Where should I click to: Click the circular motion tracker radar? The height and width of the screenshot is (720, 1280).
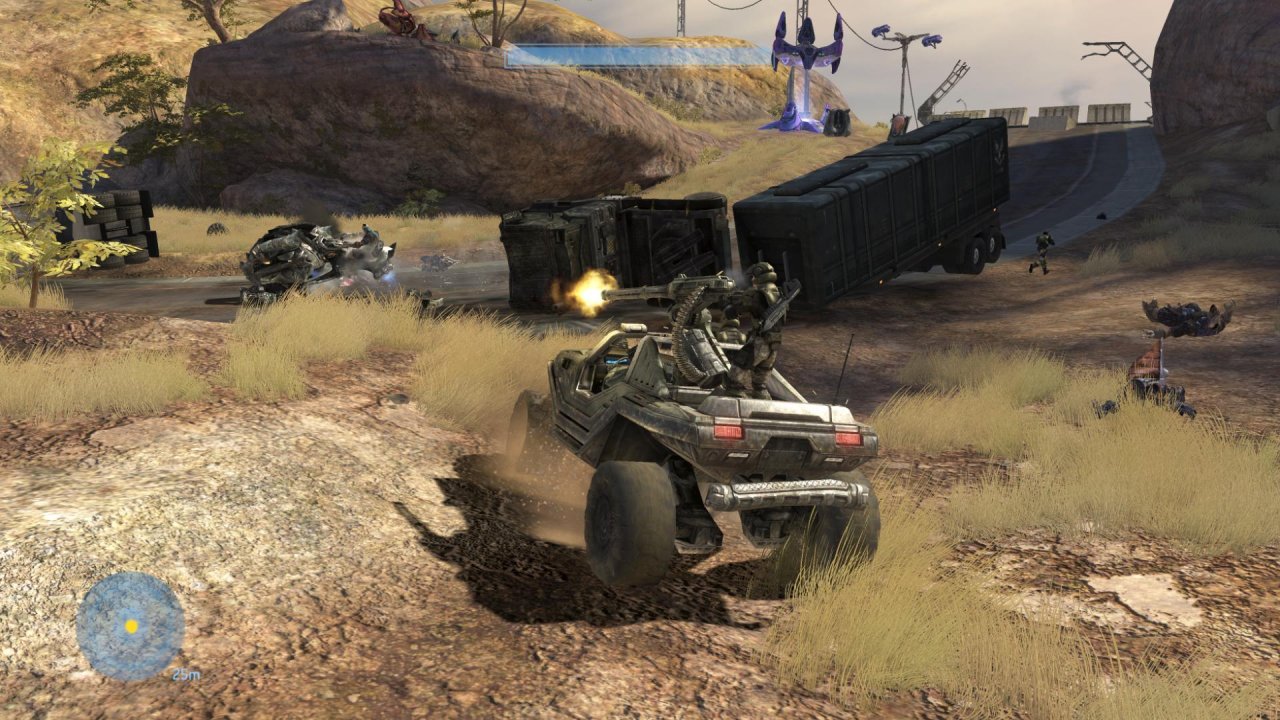point(130,626)
